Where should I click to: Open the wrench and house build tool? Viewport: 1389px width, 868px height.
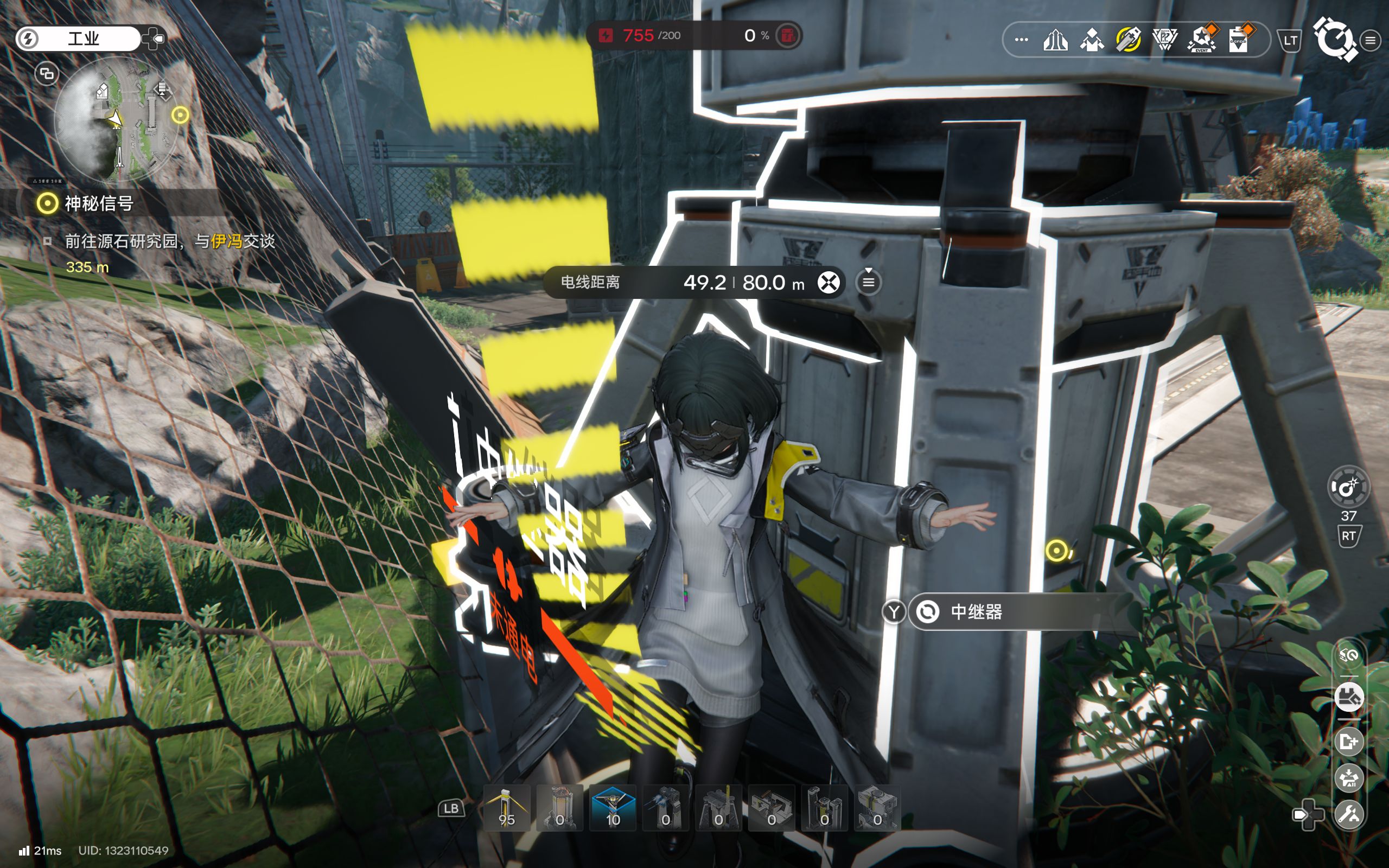pos(1348,814)
